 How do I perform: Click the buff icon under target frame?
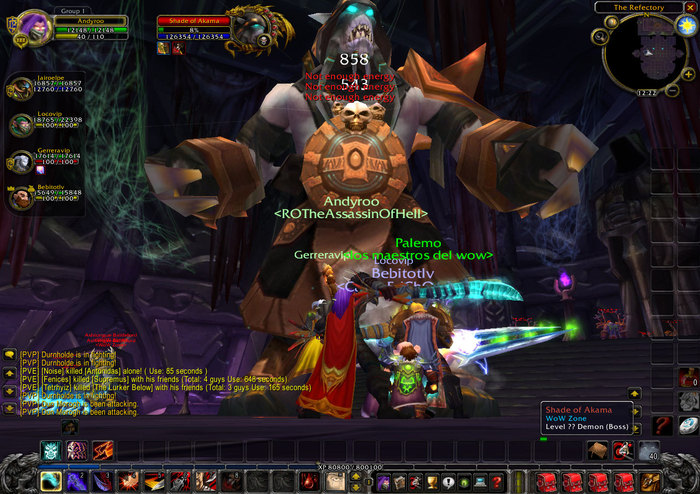click(162, 47)
